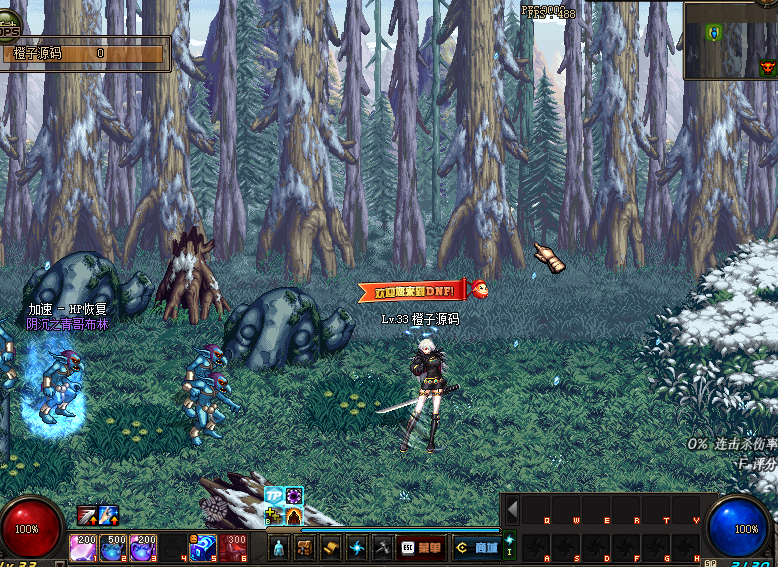Use the blue 500 potion in slot 2
Image resolution: width=778 pixels, height=567 pixels.
pyautogui.click(x=113, y=547)
